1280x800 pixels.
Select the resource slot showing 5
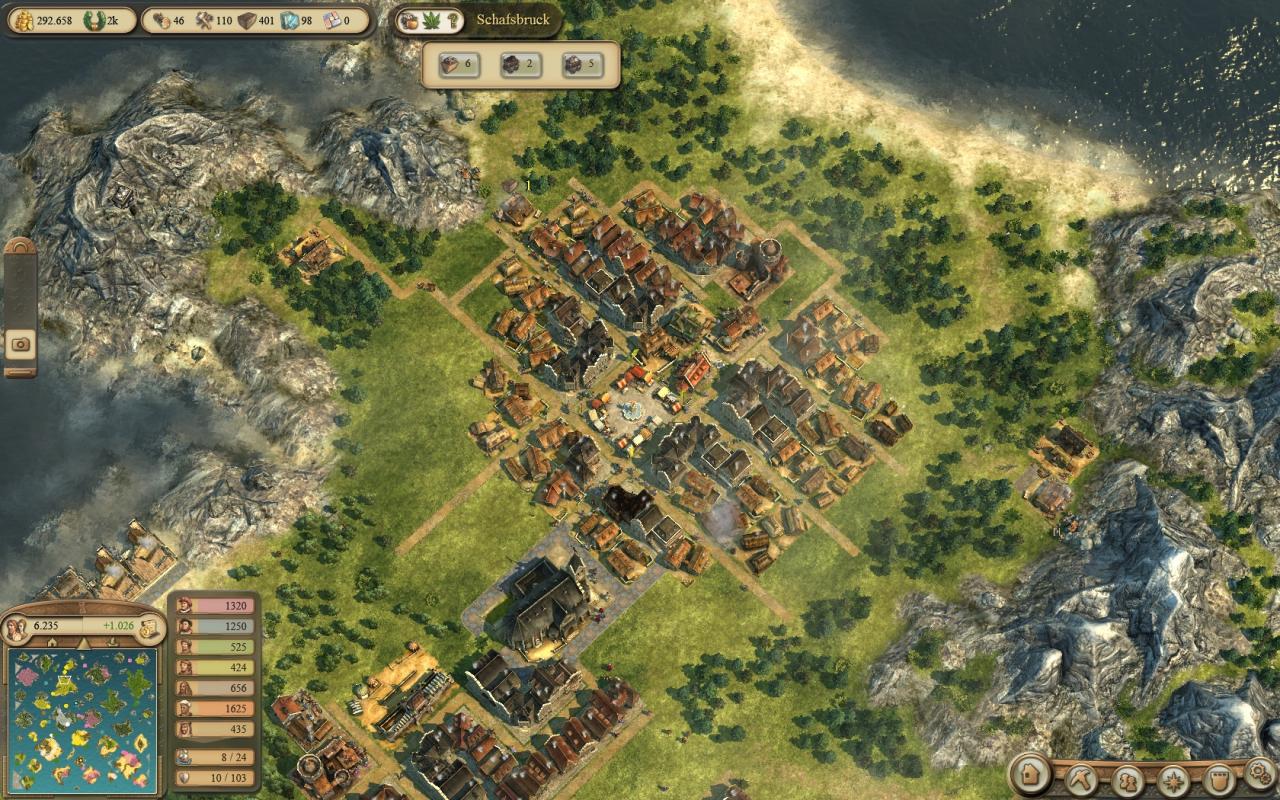coord(582,65)
